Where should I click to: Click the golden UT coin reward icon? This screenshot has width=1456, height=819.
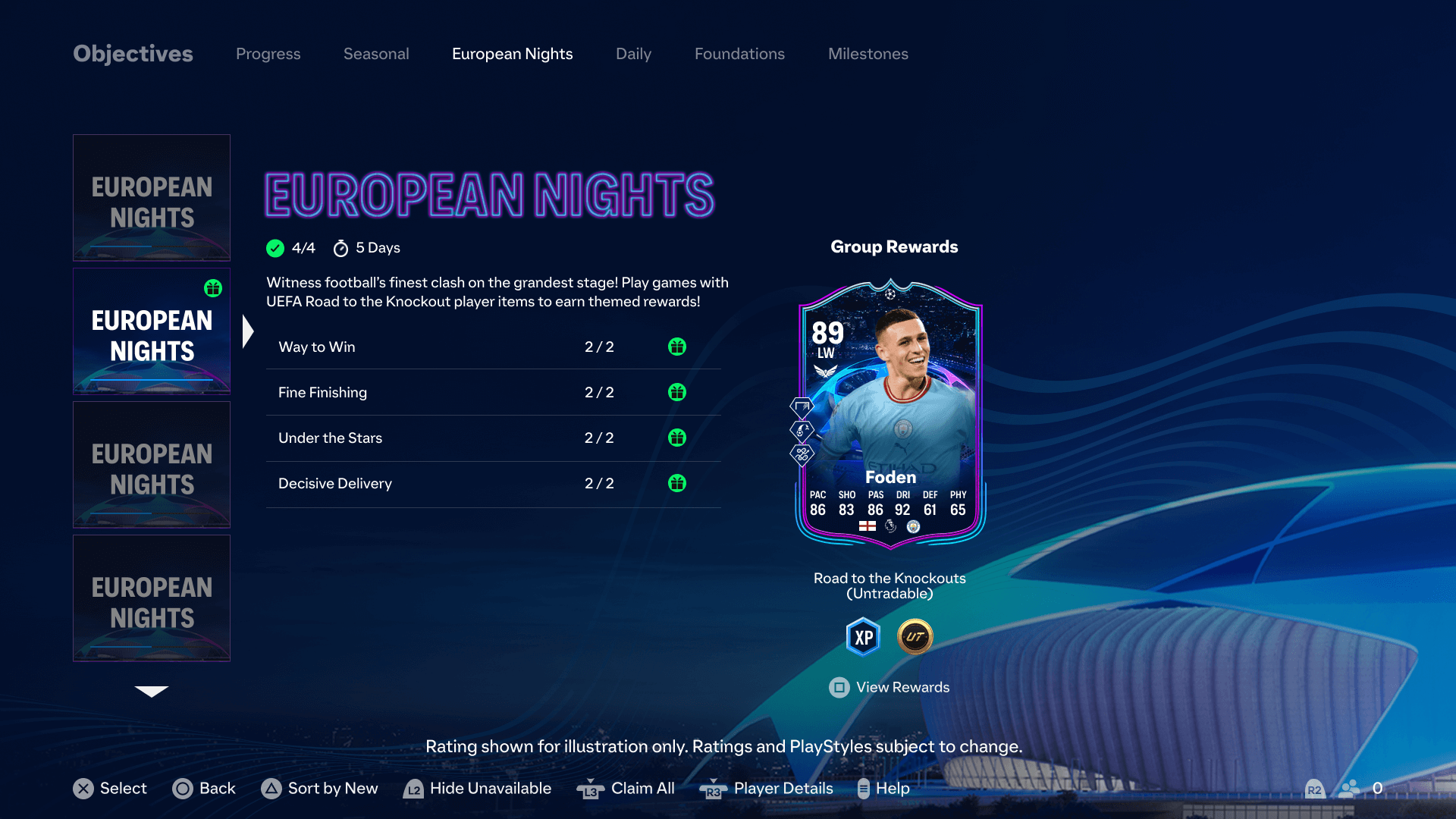tap(914, 636)
